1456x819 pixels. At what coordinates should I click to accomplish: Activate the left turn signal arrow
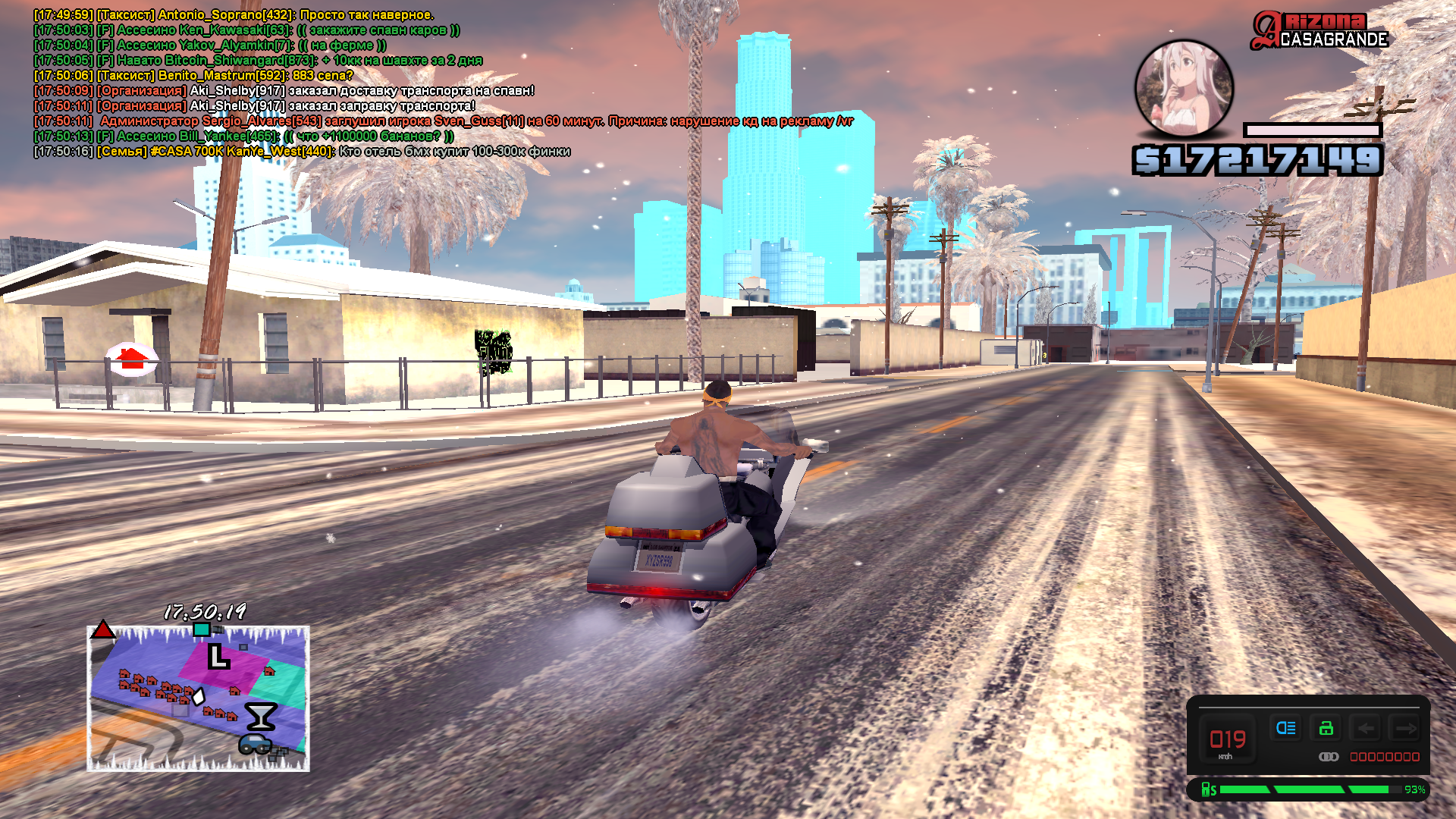[1366, 729]
